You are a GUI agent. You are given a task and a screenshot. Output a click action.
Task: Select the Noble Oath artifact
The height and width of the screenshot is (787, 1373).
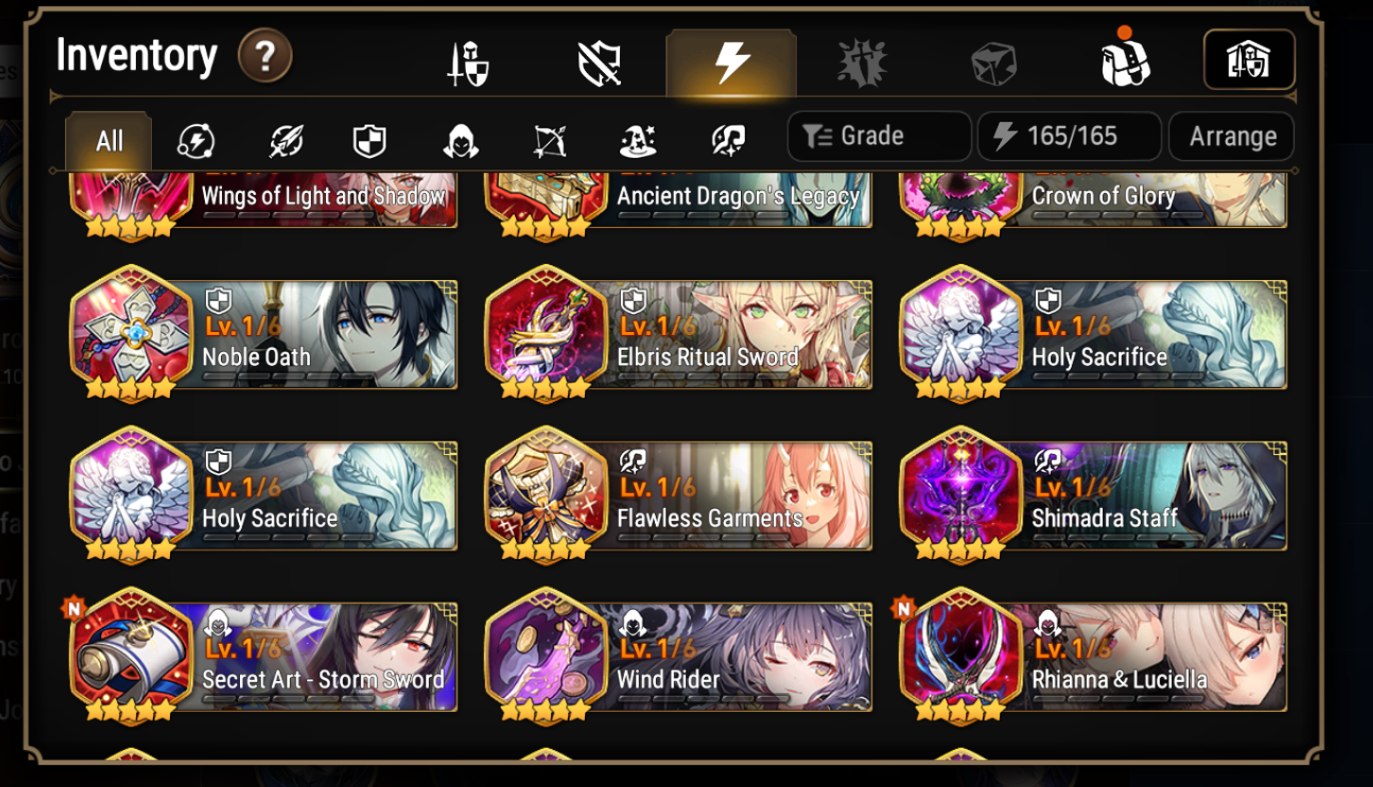[x=263, y=334]
